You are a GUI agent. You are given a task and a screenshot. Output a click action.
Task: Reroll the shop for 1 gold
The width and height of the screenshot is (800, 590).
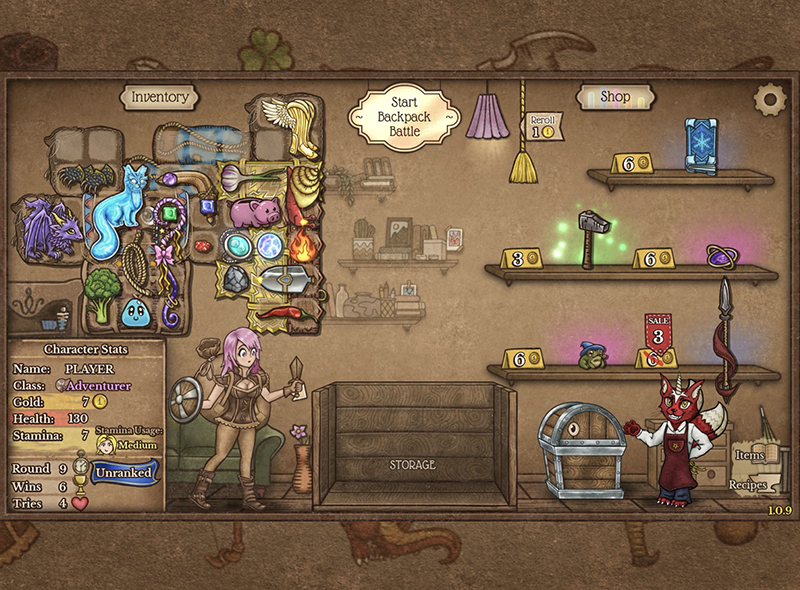(543, 126)
